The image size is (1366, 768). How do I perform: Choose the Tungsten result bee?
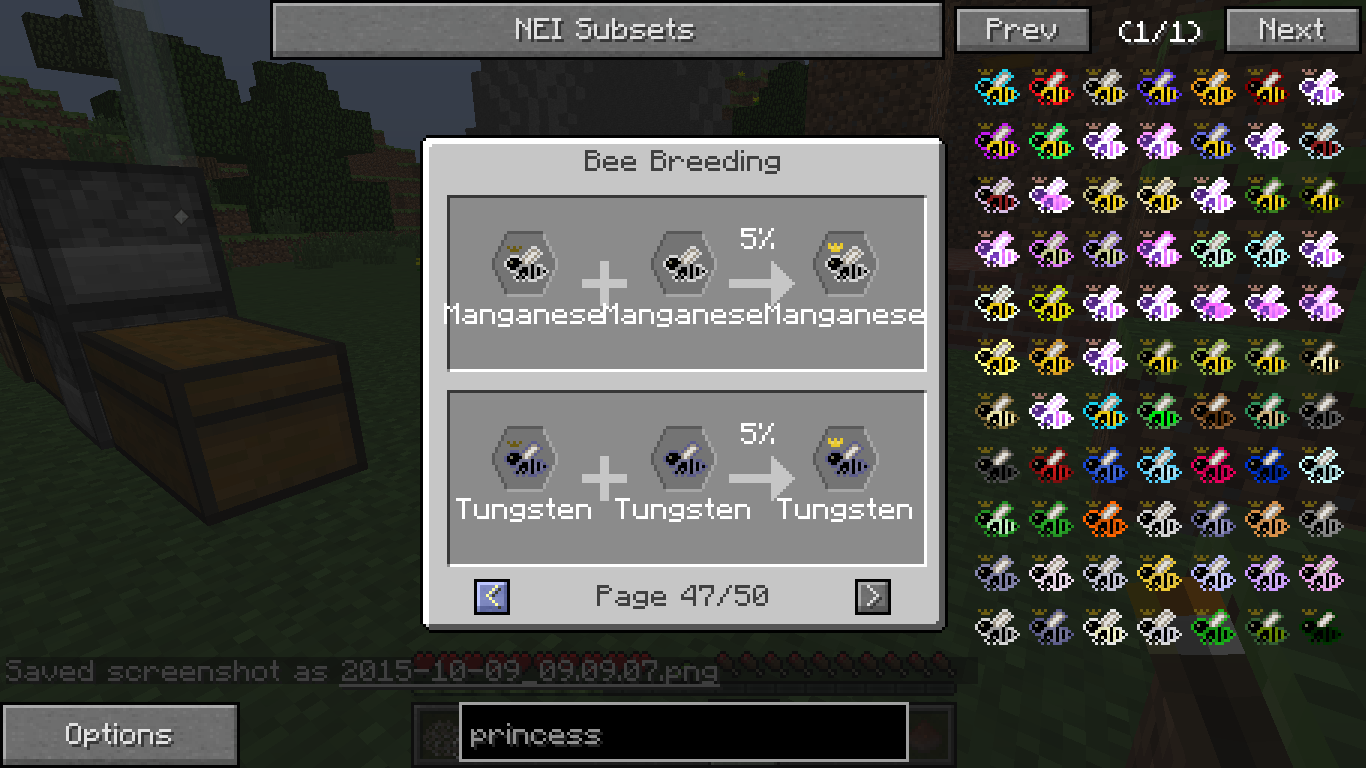coord(845,461)
